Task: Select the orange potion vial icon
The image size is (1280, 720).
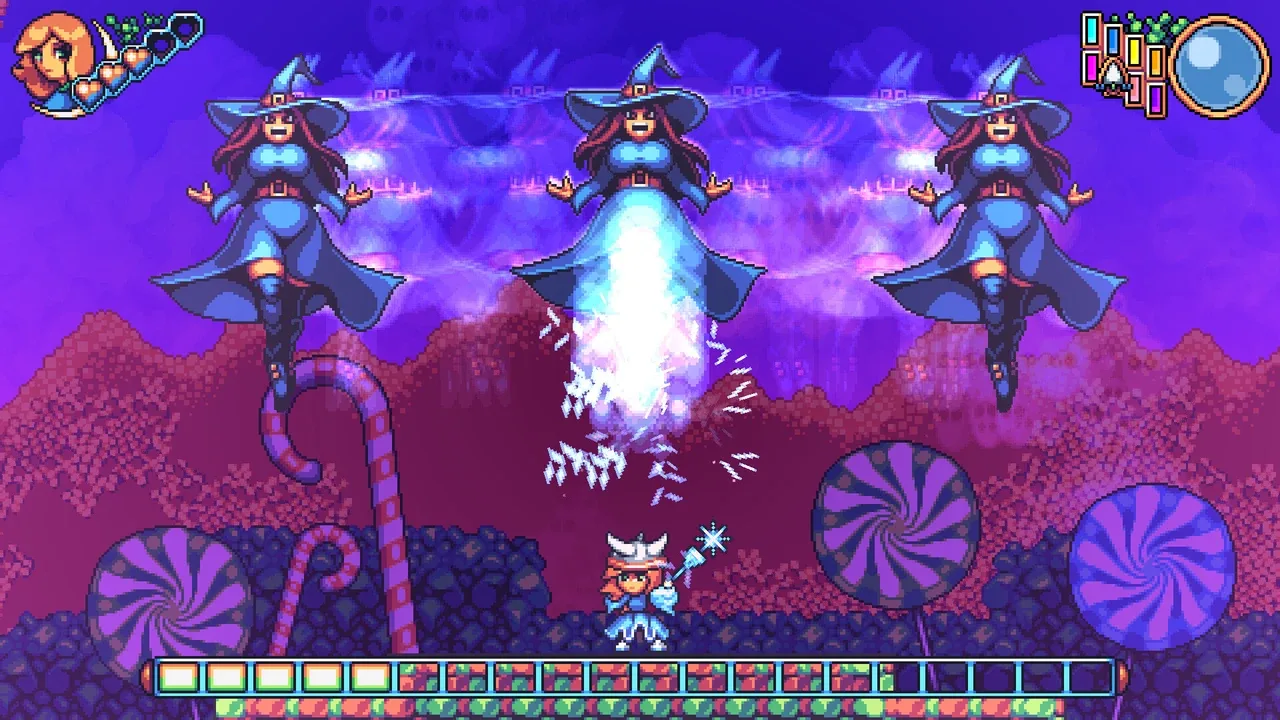Action: click(1155, 63)
